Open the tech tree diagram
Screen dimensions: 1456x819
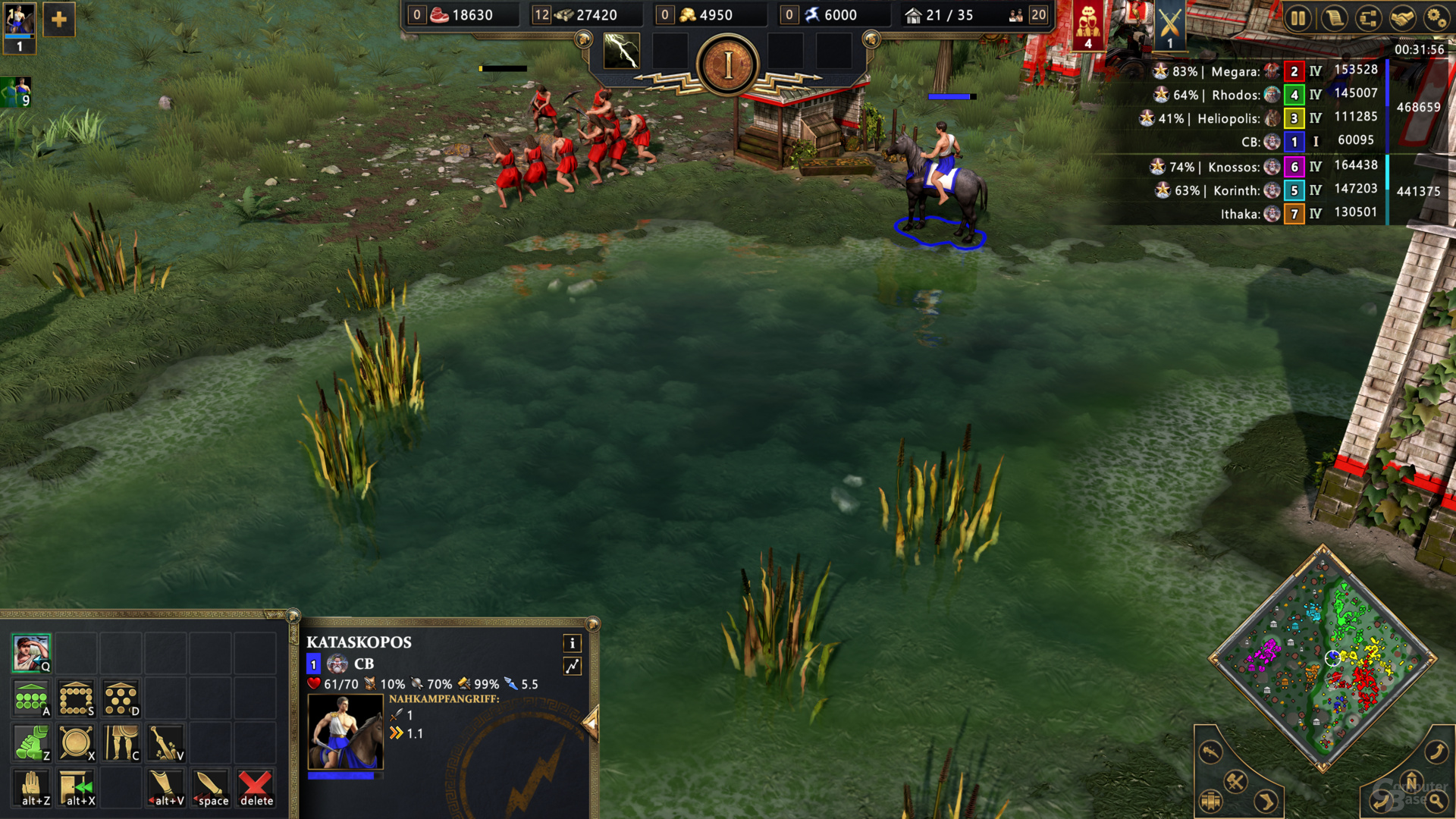[1369, 18]
